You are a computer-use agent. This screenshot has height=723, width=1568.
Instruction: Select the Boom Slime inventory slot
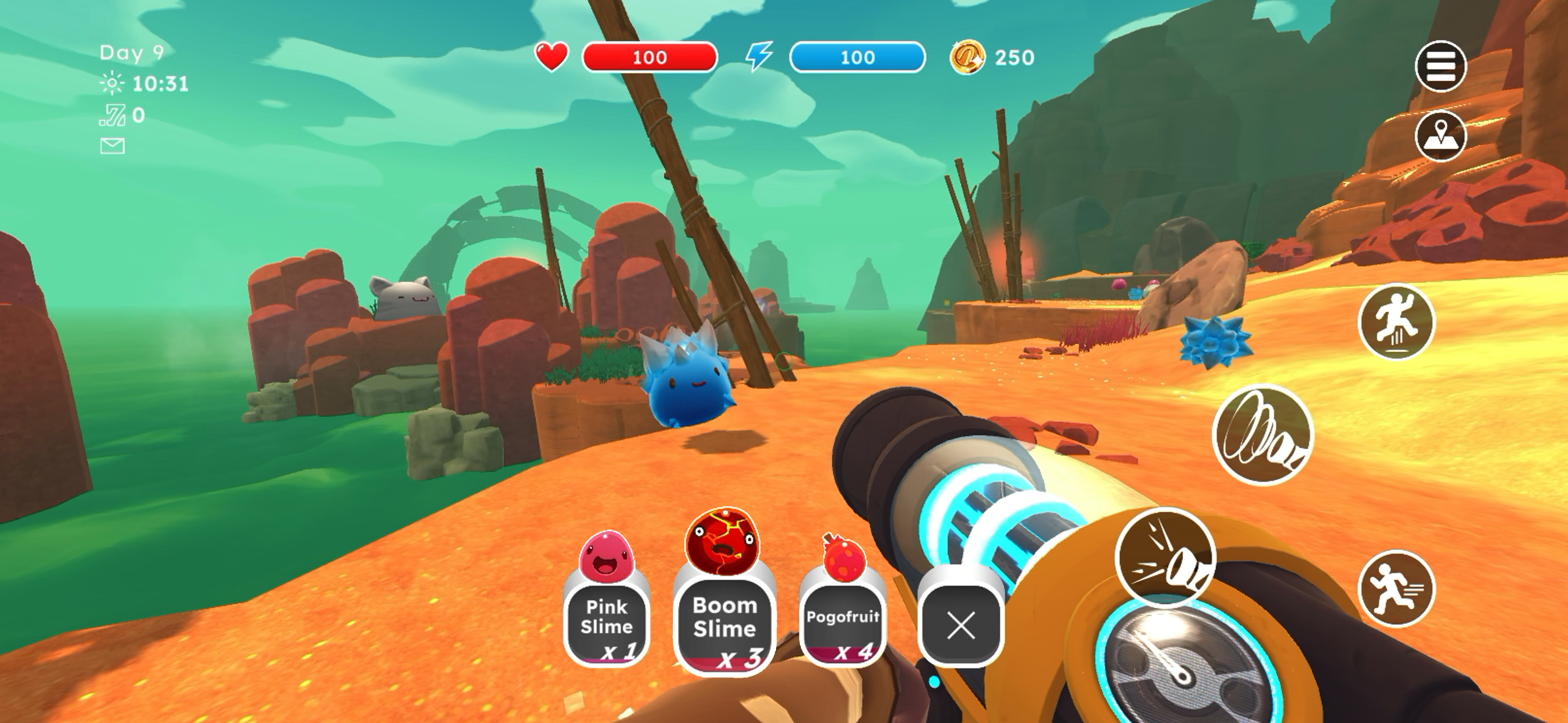725,622
